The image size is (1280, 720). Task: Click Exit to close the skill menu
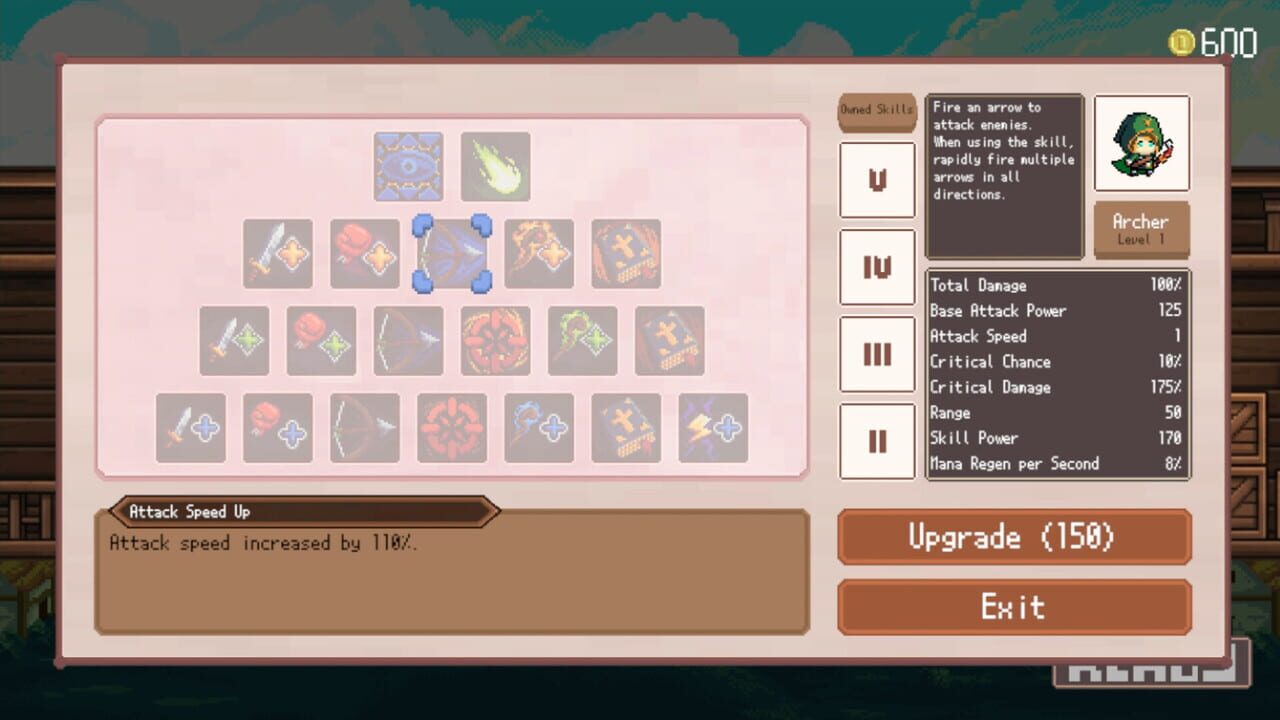pos(1014,606)
